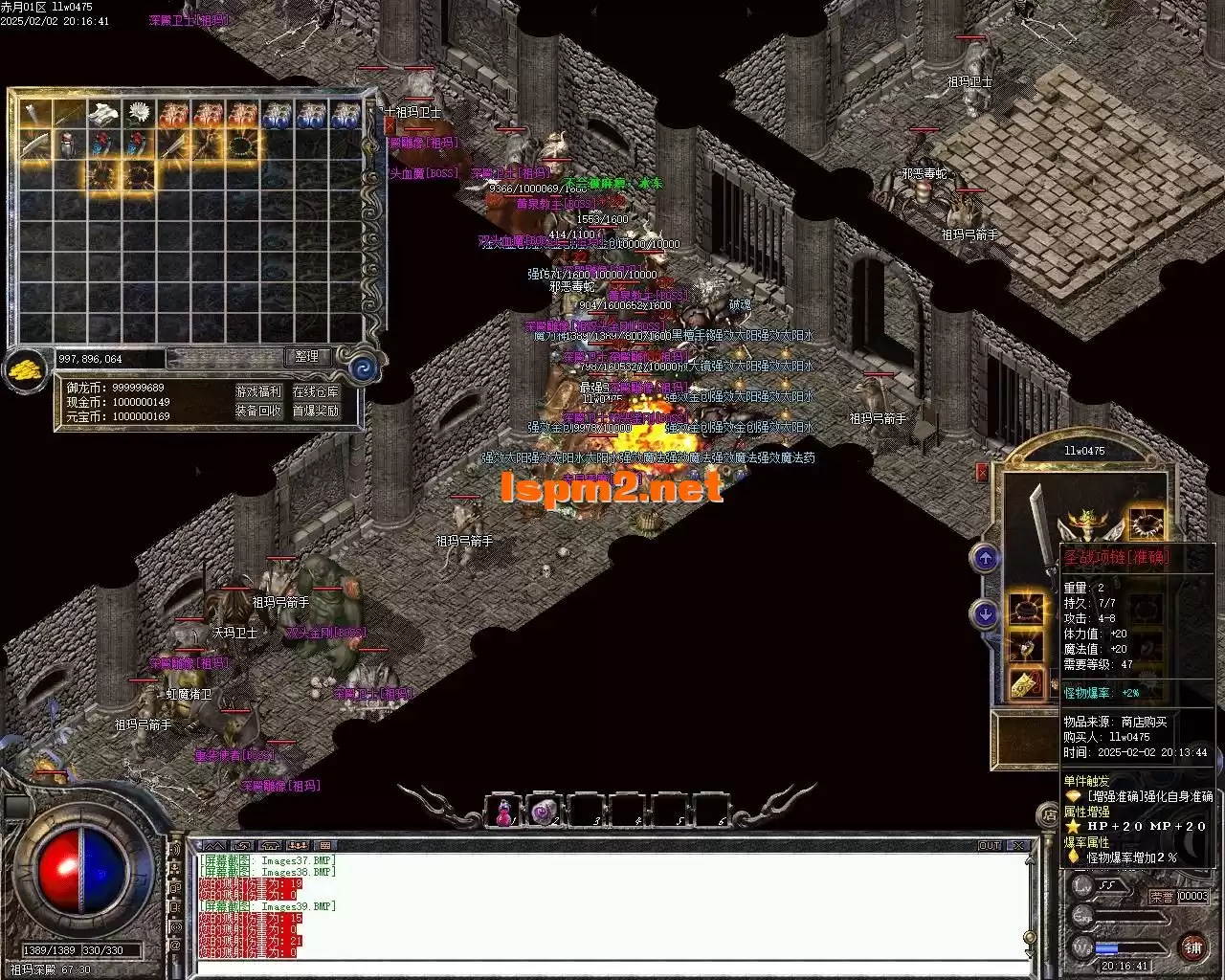Close the character equipment panel
Image resolution: width=1225 pixels, height=980 pixels.
(982, 472)
